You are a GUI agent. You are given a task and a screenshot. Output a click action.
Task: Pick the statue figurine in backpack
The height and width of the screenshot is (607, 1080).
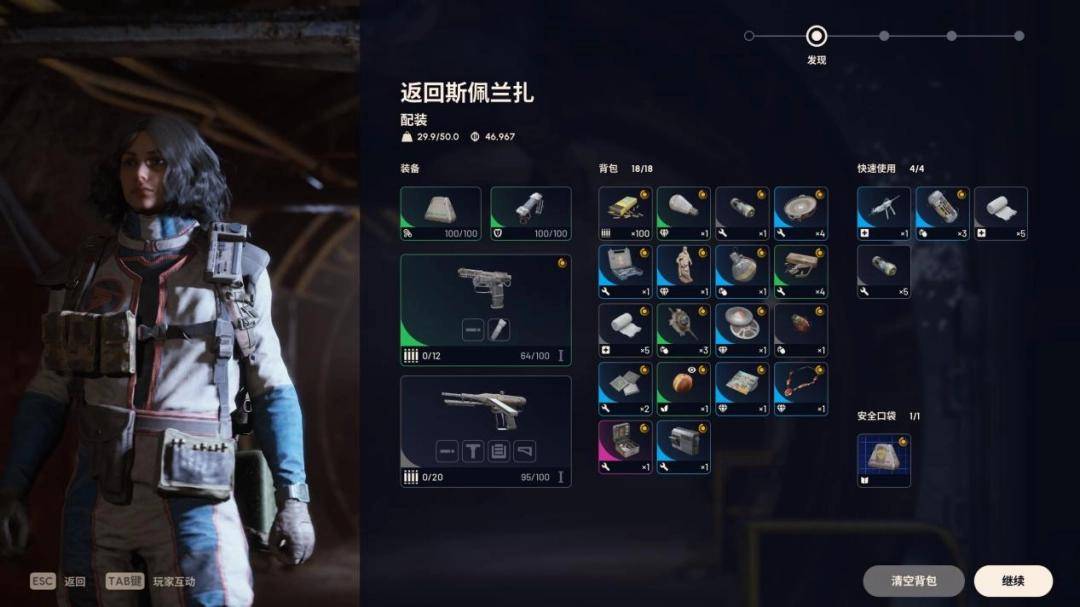point(684,271)
